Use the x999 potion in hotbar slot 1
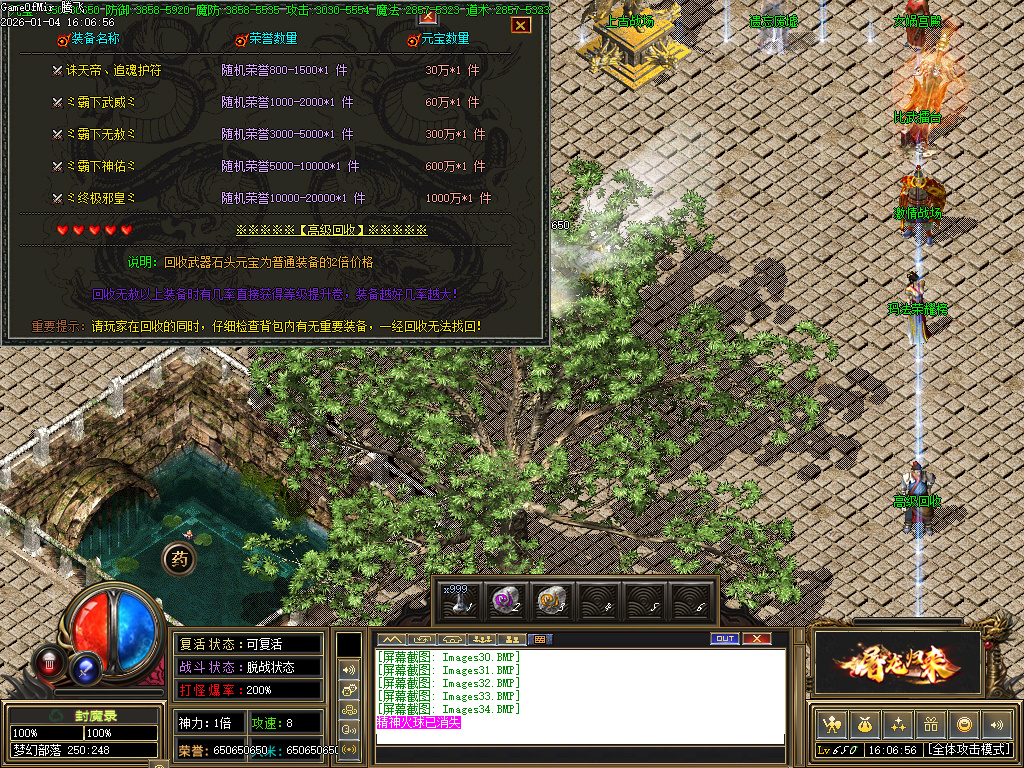The width and height of the screenshot is (1024, 768). click(459, 600)
